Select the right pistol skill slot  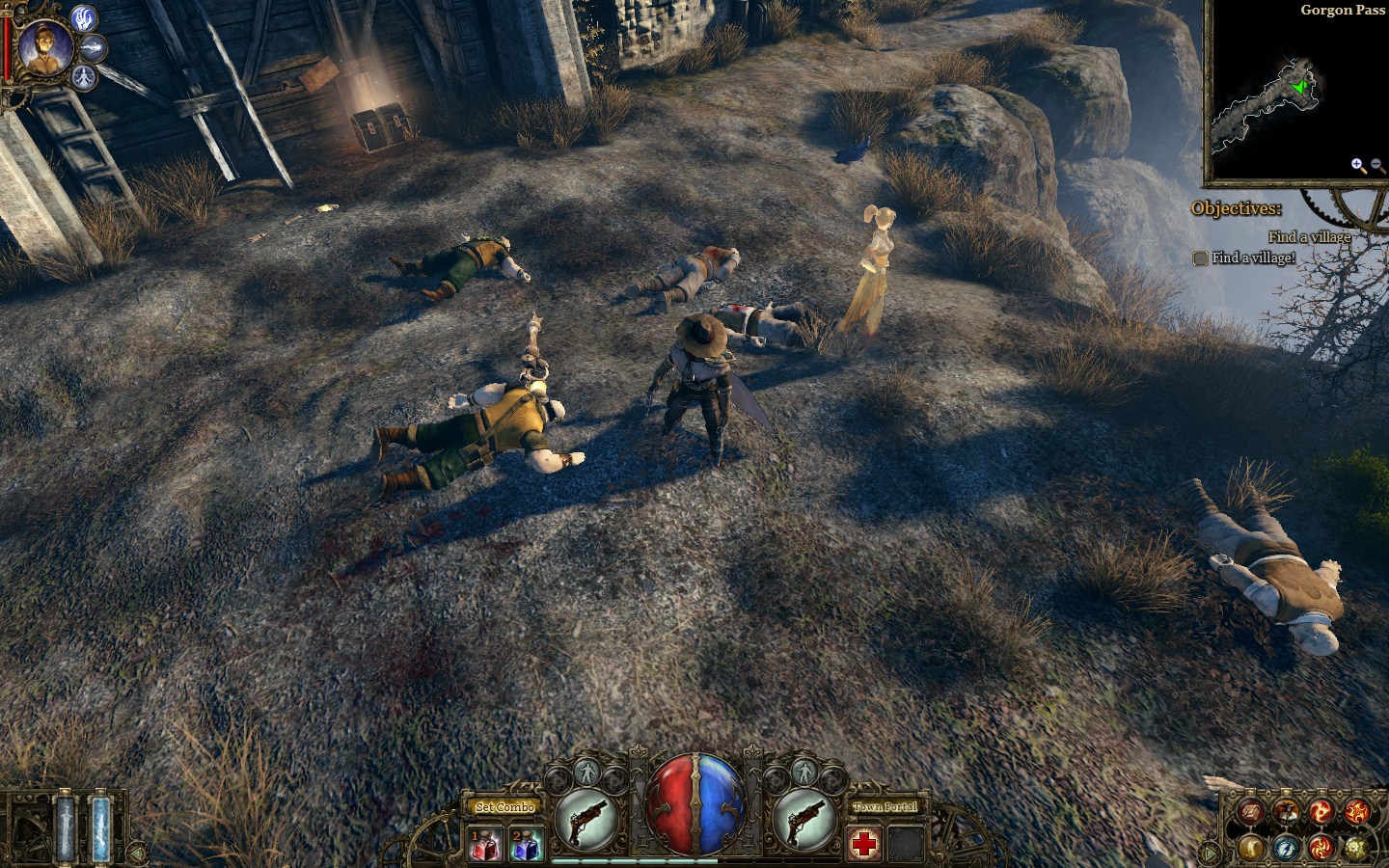(x=804, y=820)
